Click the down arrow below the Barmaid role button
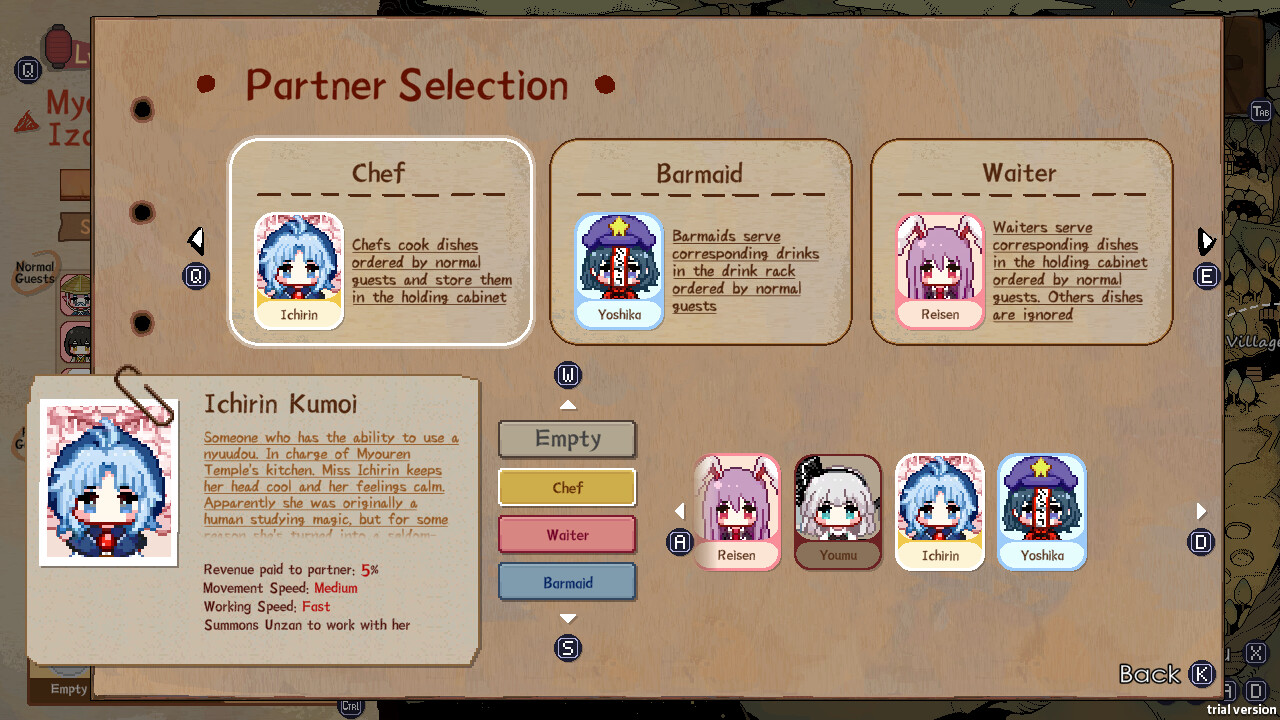The width and height of the screenshot is (1280, 720). tap(567, 618)
